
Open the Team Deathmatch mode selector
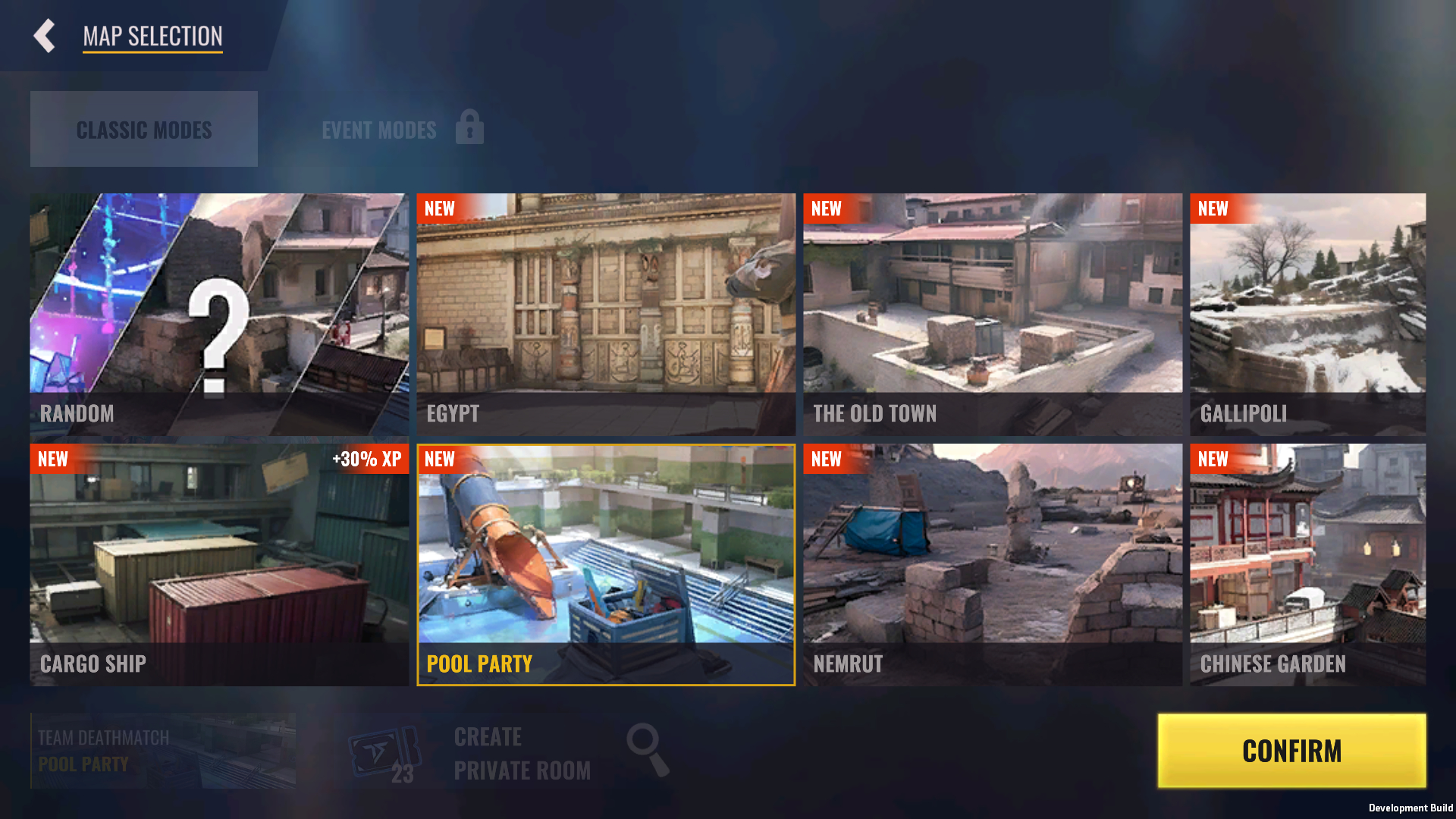point(163,751)
